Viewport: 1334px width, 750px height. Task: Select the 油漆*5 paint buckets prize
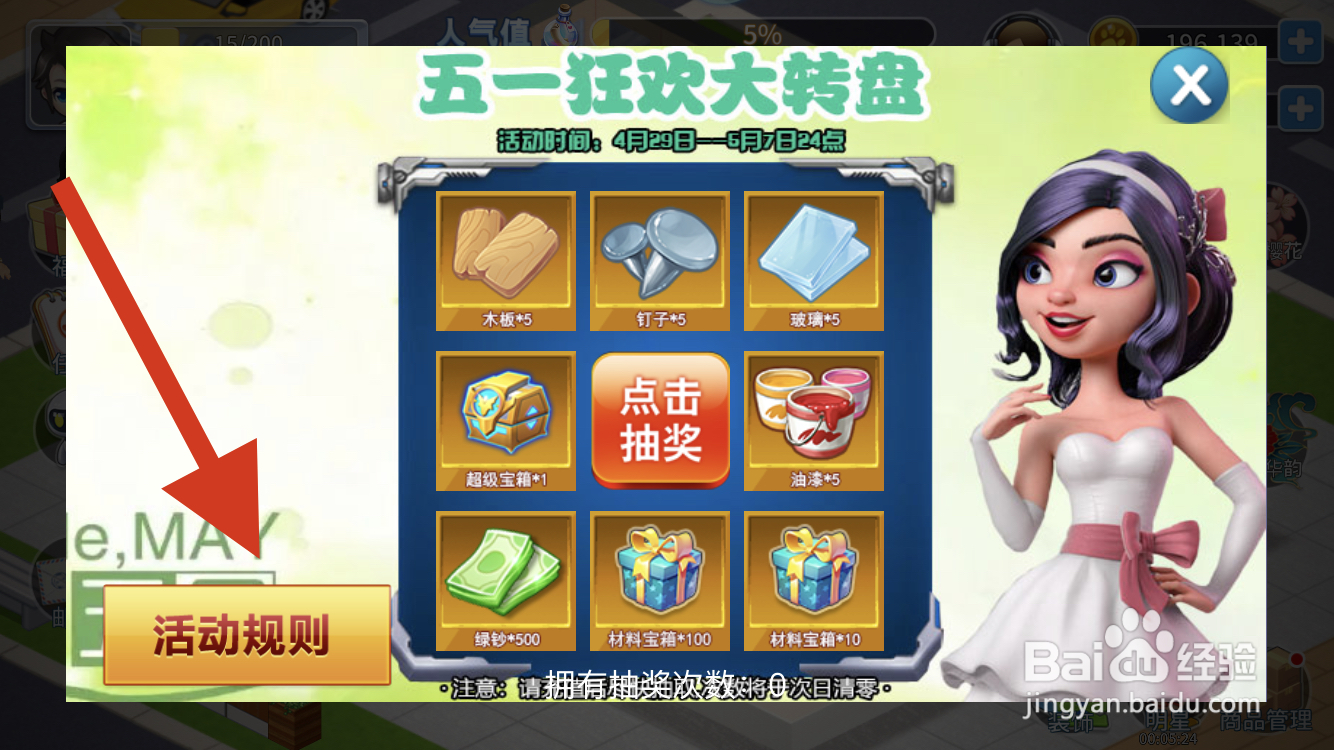coord(813,420)
